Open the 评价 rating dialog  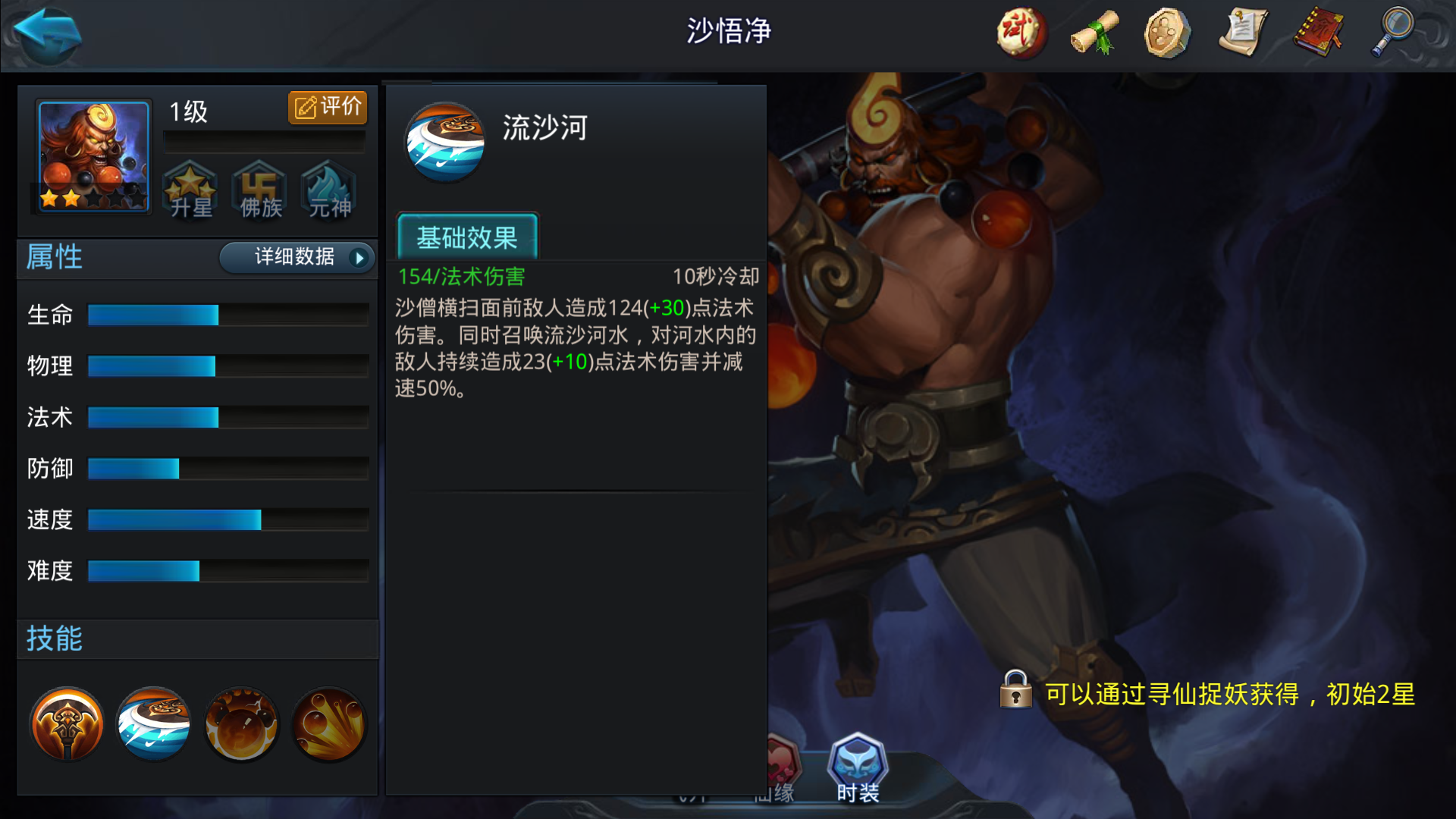327,107
